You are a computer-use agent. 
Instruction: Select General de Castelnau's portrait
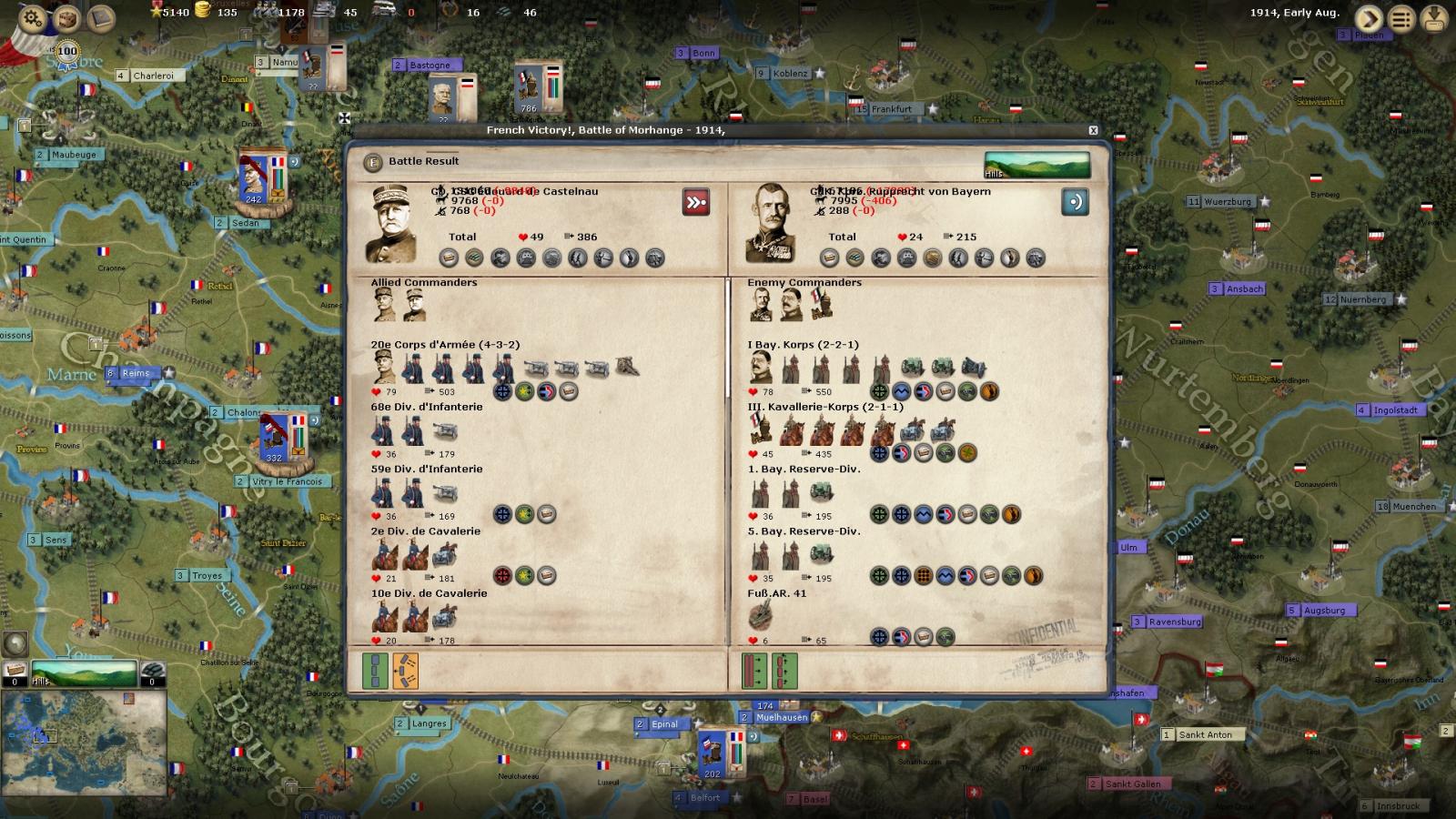(x=391, y=224)
